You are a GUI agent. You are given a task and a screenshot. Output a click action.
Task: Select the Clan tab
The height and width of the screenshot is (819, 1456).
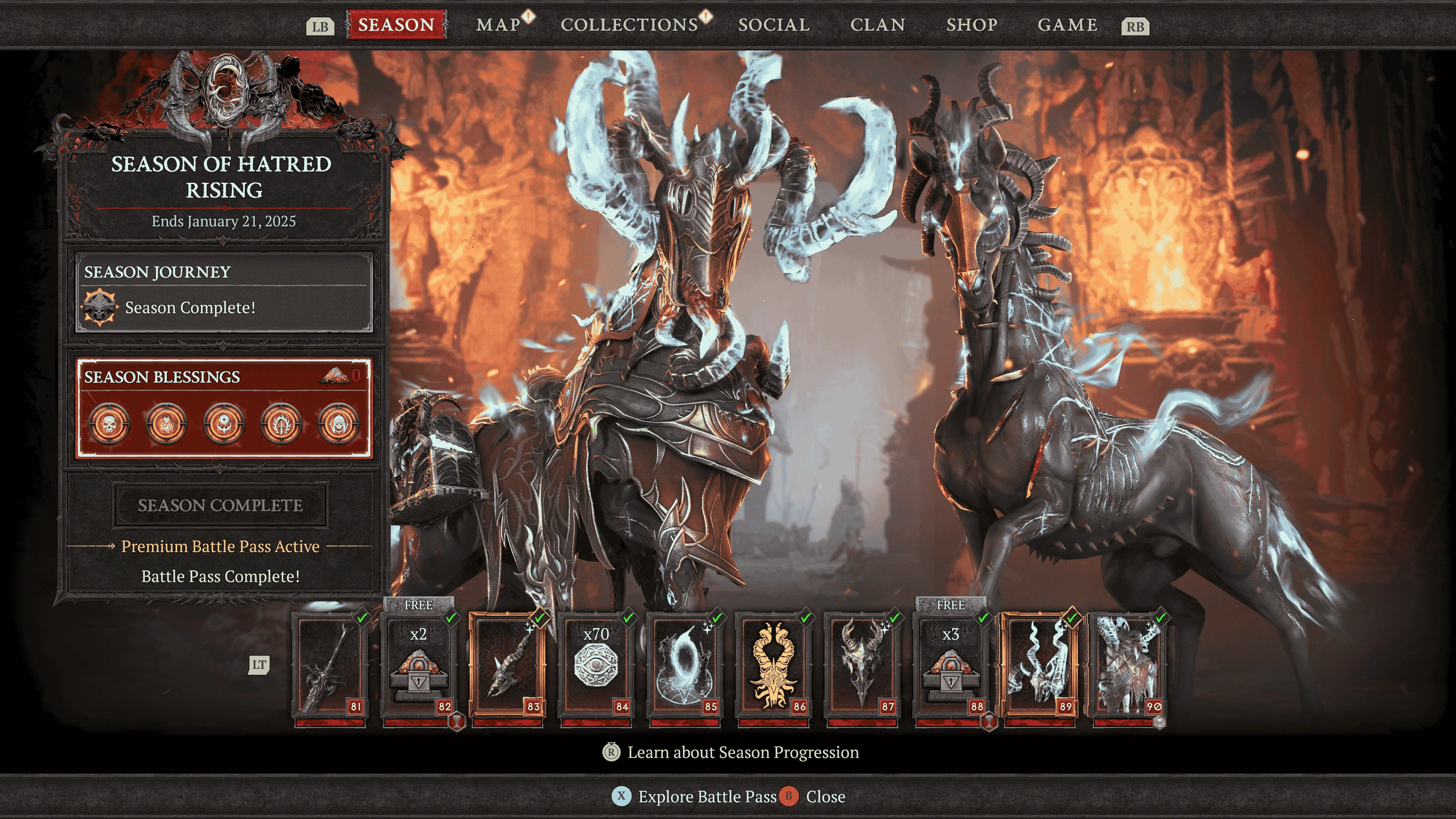coord(878,25)
